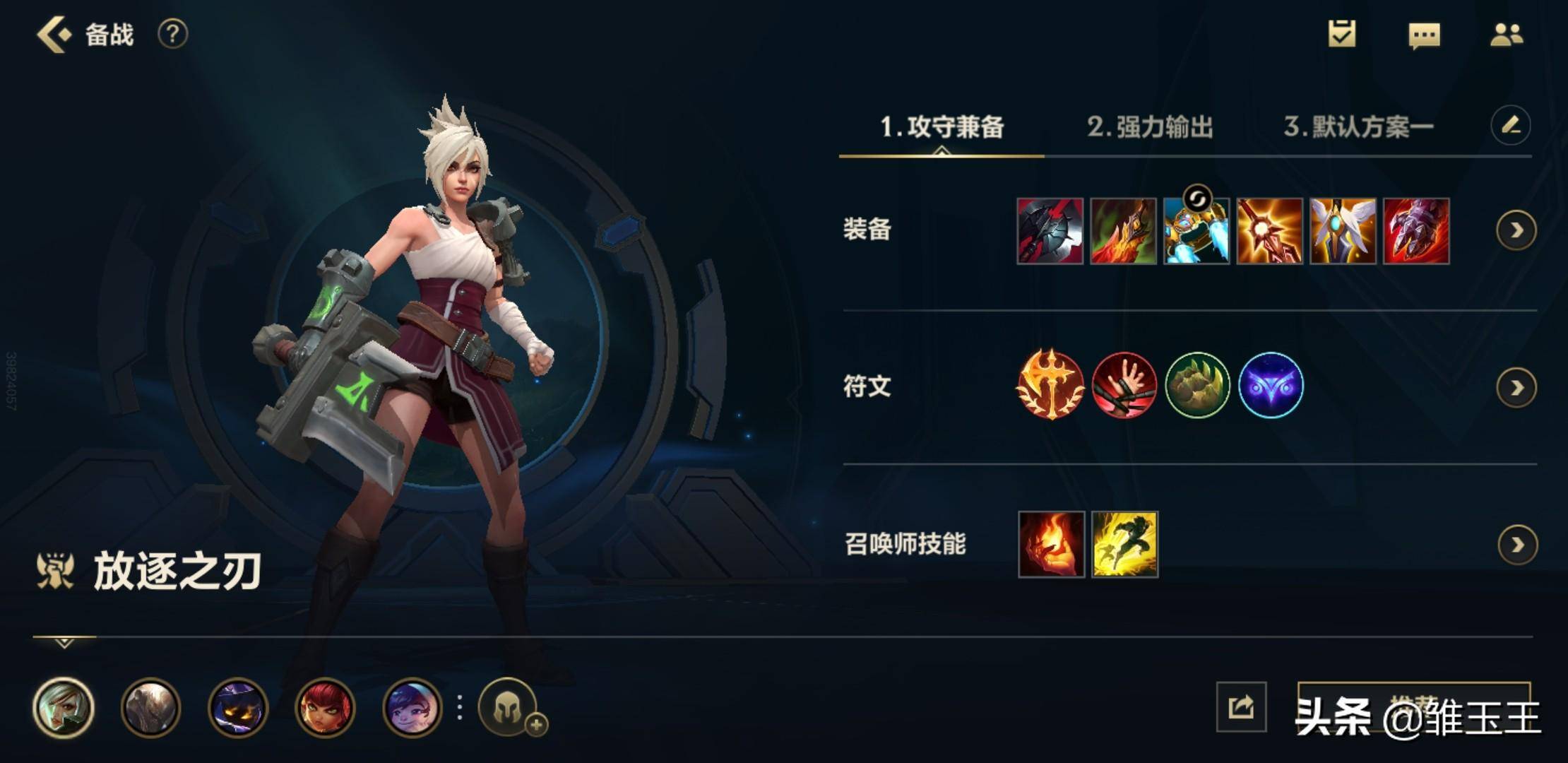The image size is (1568, 763).
Task: Select the blue robot boots item
Action: coord(1196,232)
